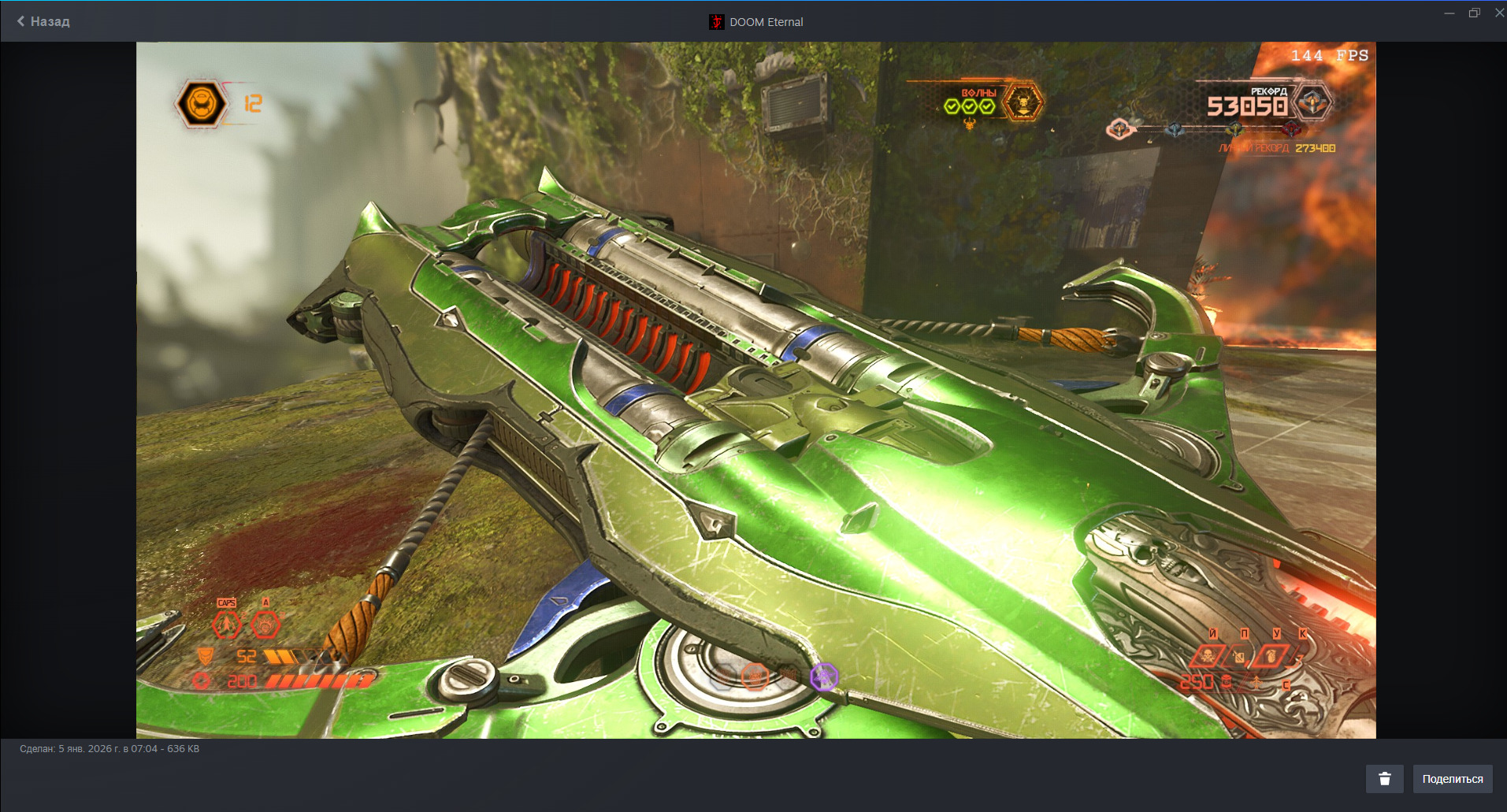Select the orange octagon demon icon
Viewport: 1507px width, 812px height.
coord(755,676)
